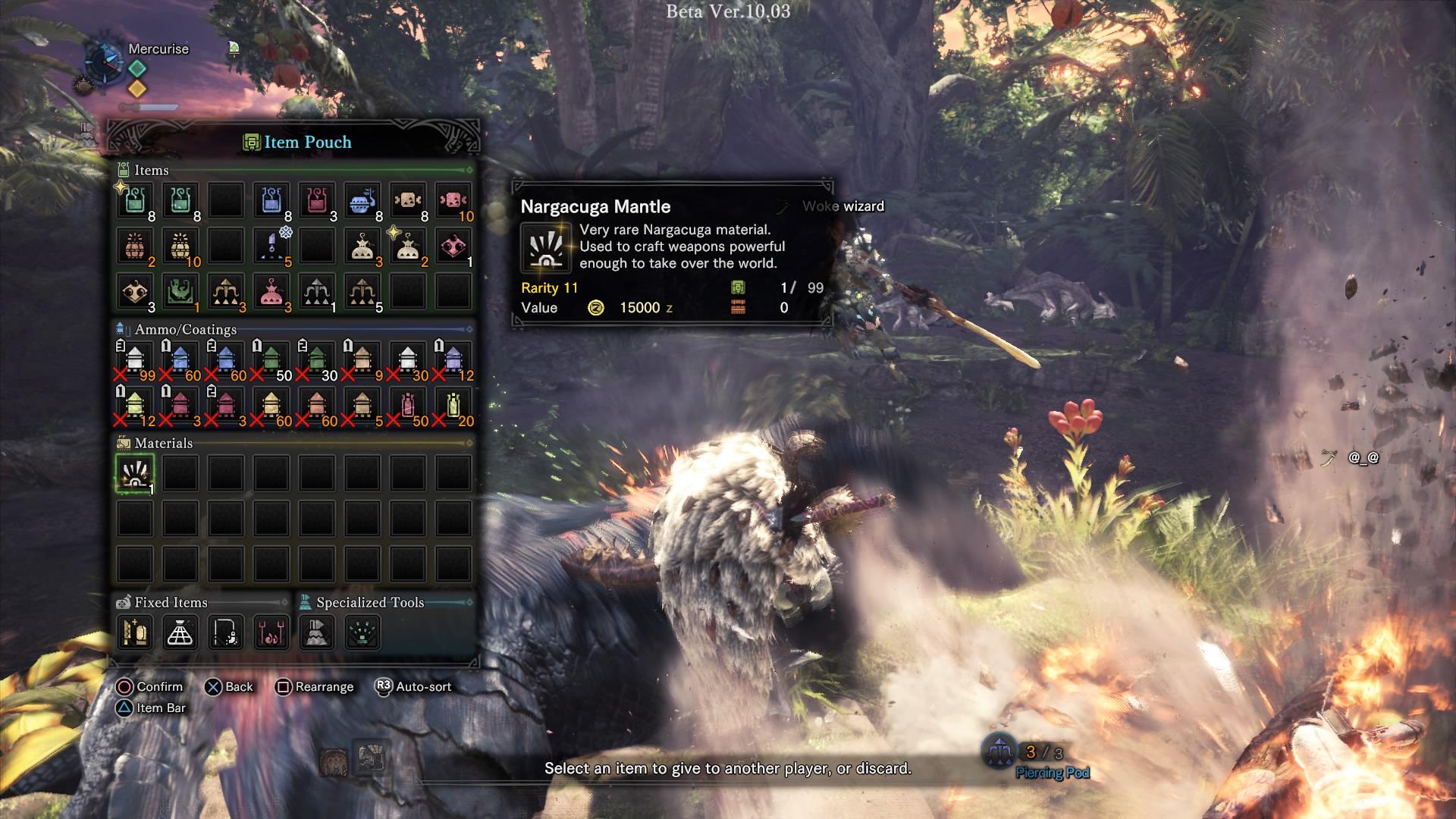Select the Nargacuga Mantle in the Materials grid
The width and height of the screenshot is (1456, 819).
tap(134, 472)
